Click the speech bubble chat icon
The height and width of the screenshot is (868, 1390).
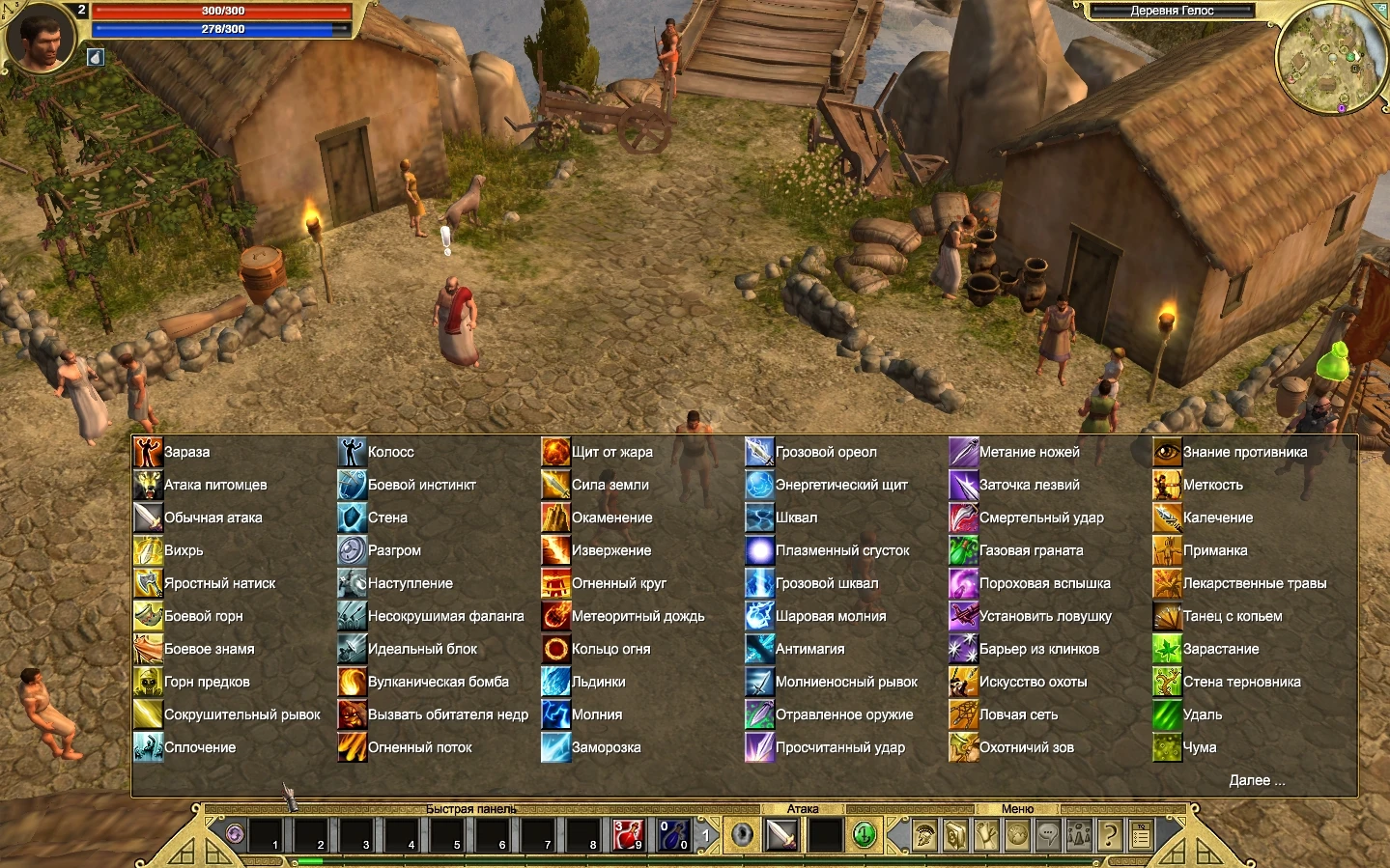[1046, 834]
